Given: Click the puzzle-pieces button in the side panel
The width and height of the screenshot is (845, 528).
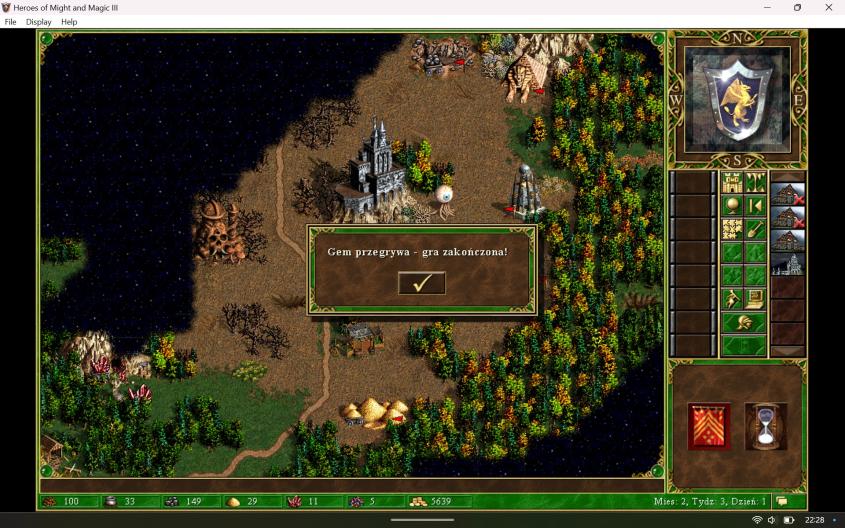Looking at the screenshot, I should pyautogui.click(x=732, y=229).
